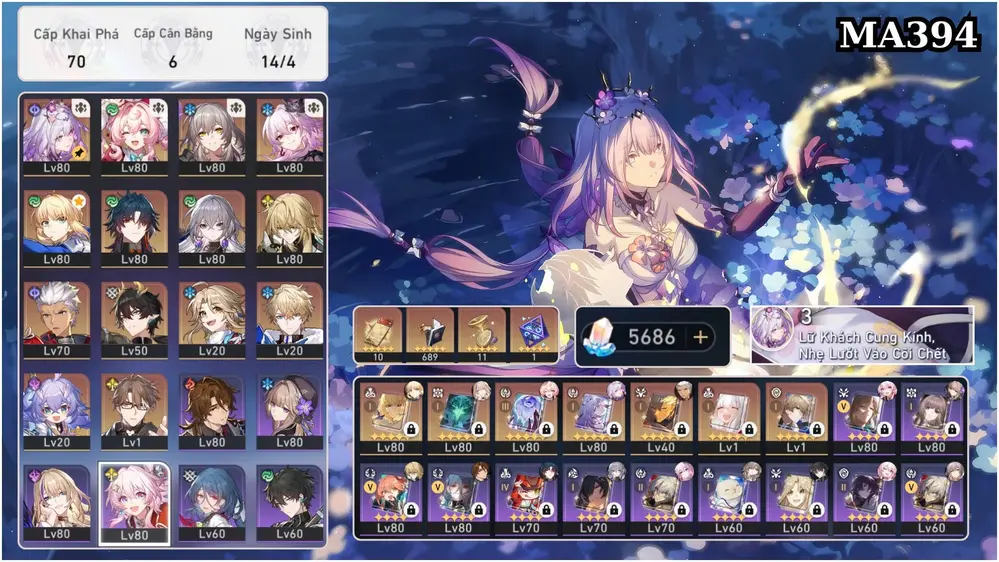
Task: Add more Stellar Jade with the plus button
Action: click(700, 337)
